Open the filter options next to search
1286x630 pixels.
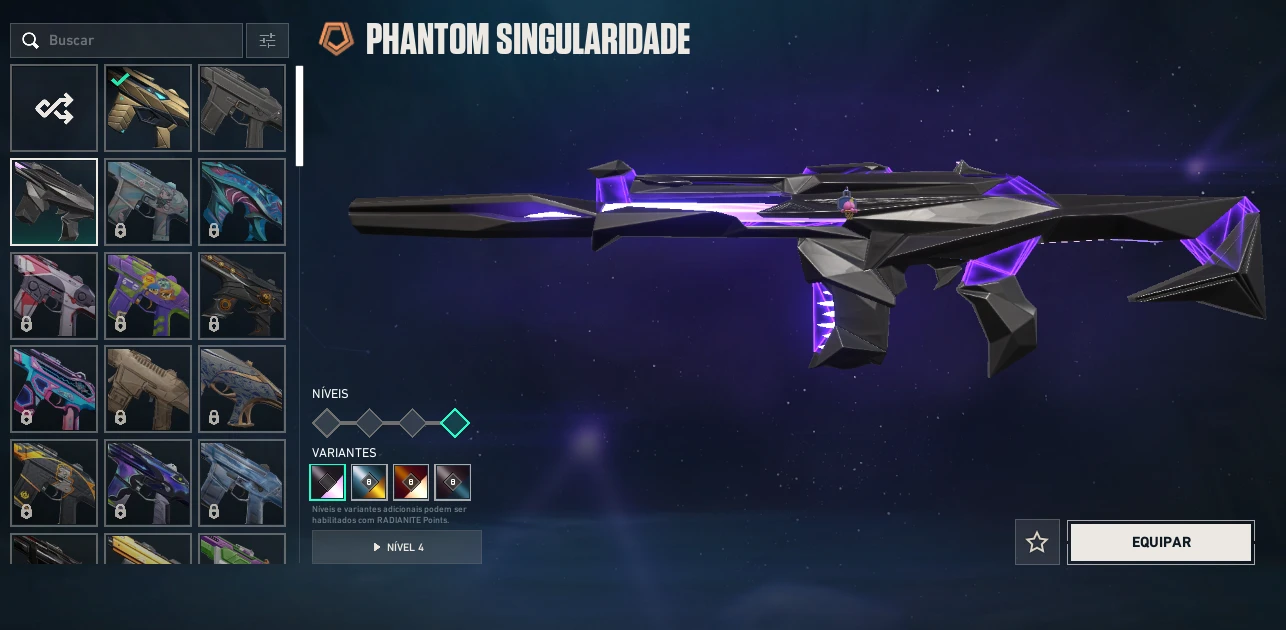[267, 41]
